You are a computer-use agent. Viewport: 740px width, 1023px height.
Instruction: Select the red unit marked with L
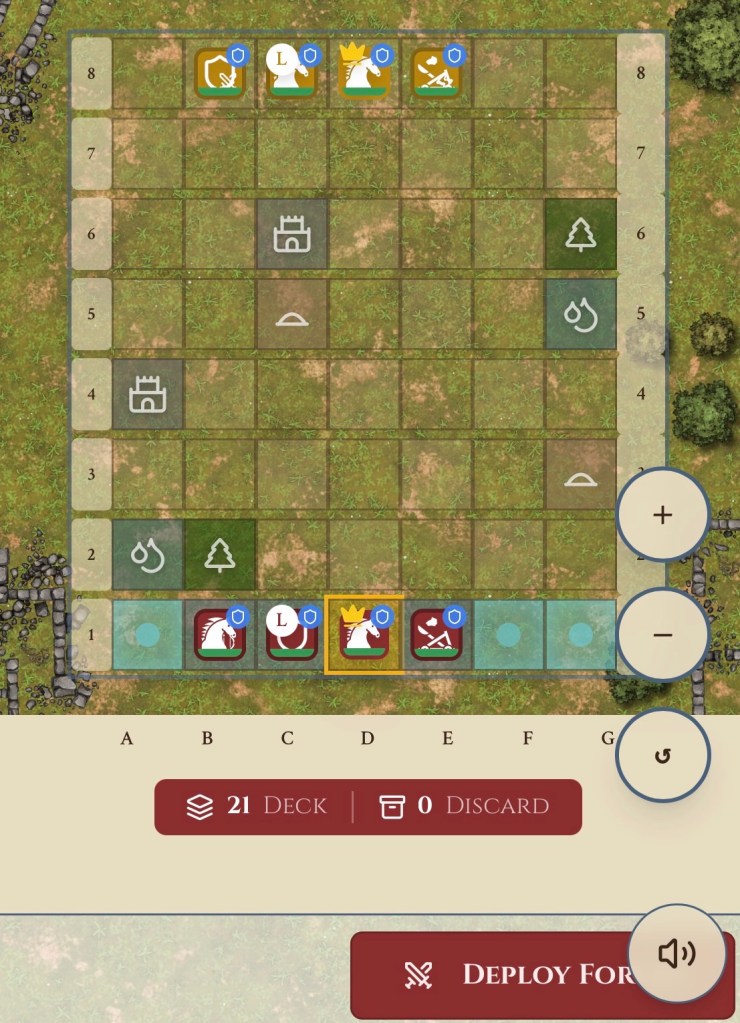tap(292, 635)
